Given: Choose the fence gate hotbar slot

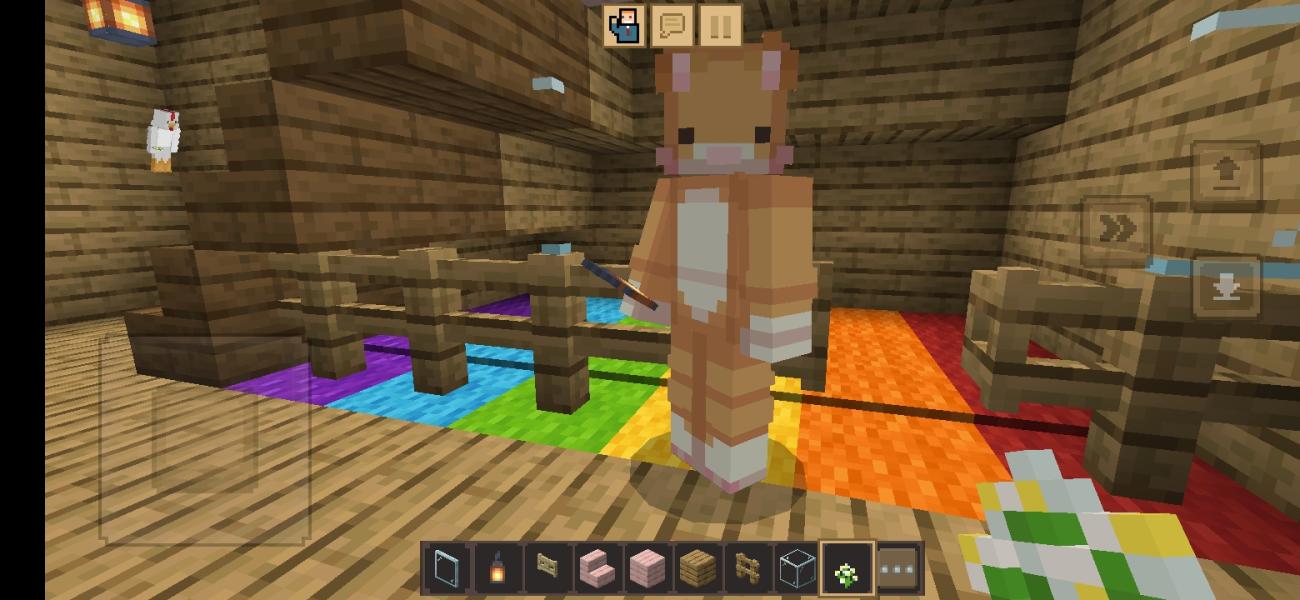Looking at the screenshot, I should coord(546,569).
